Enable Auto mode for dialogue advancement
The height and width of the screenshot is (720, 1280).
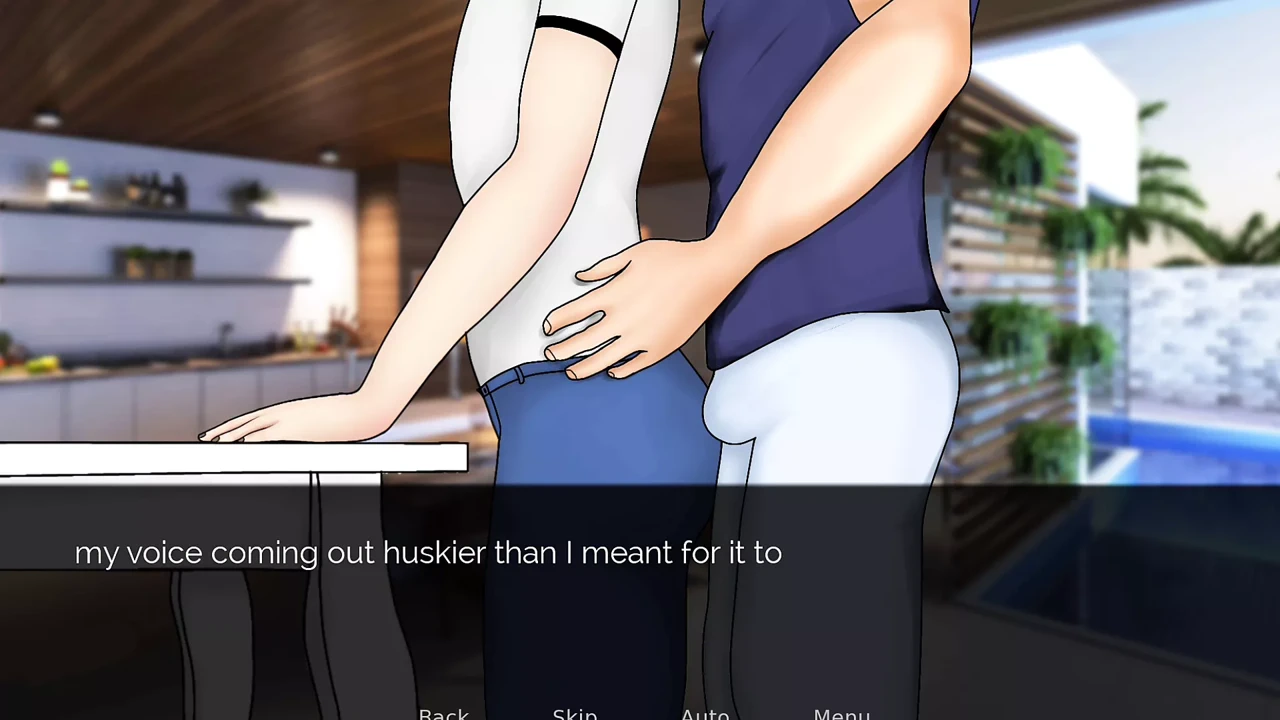pyautogui.click(x=705, y=712)
